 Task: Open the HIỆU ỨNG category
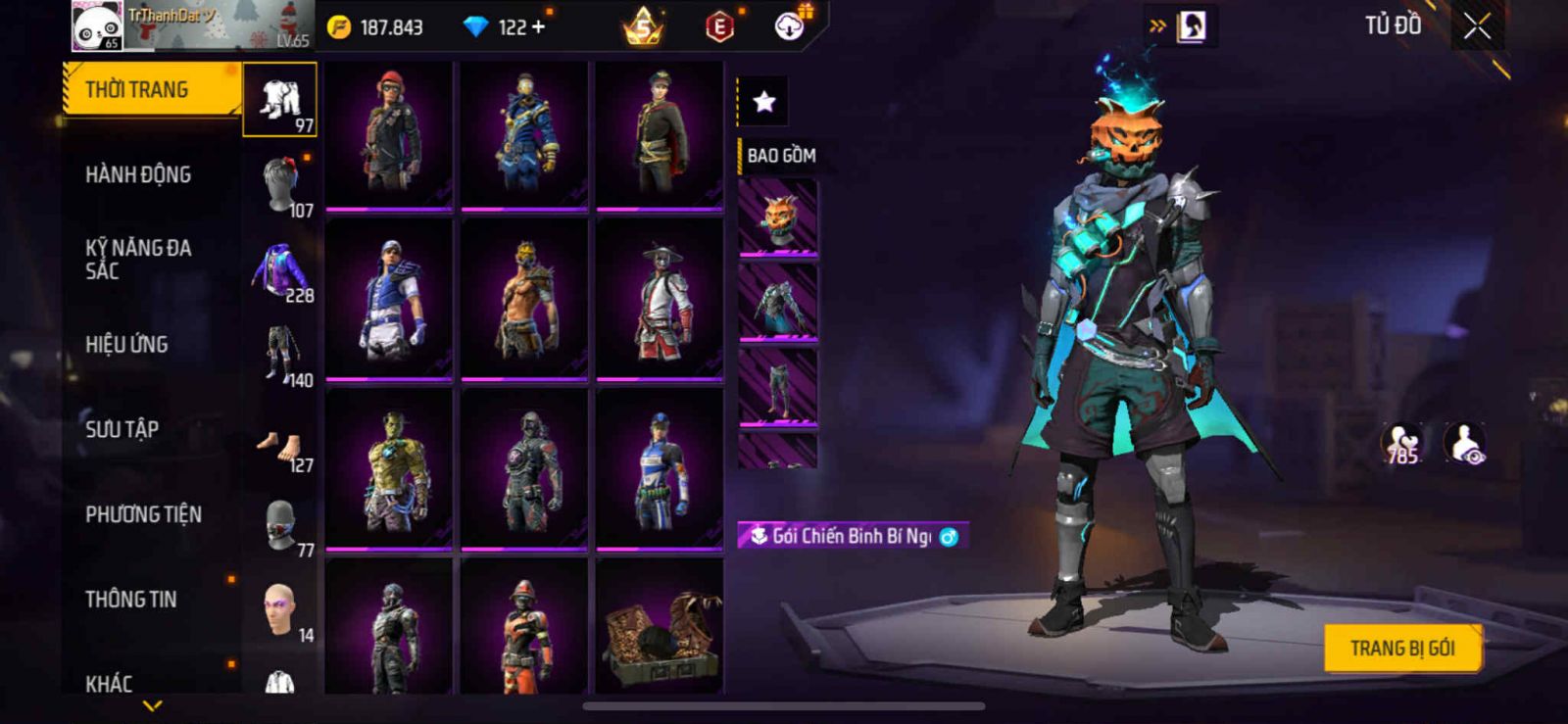126,345
